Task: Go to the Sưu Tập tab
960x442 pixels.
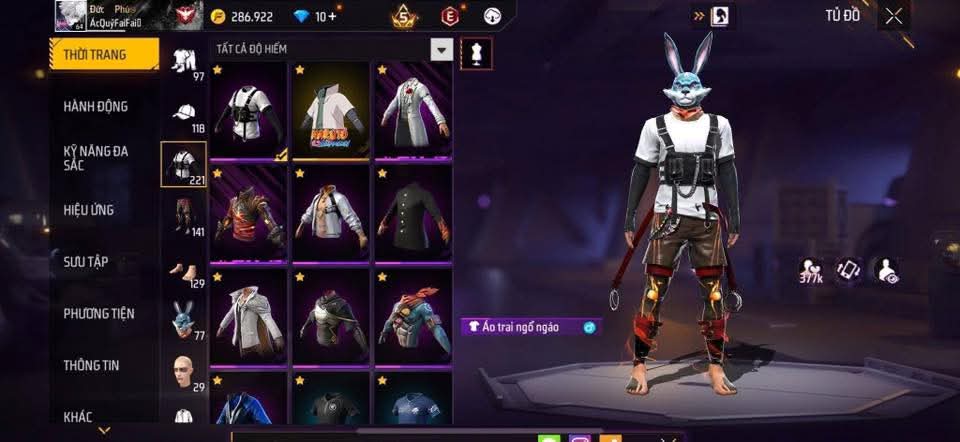Action: click(86, 262)
